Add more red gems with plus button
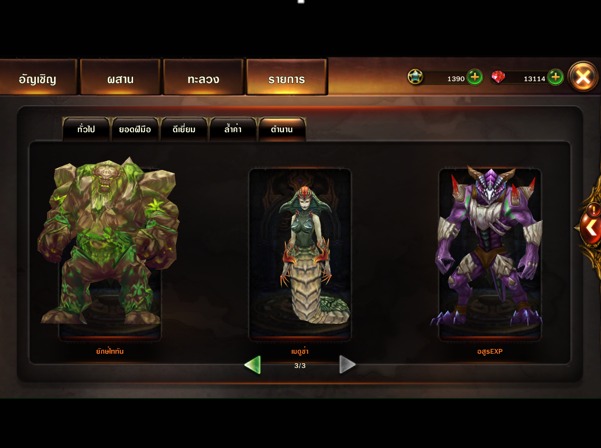The width and height of the screenshot is (601, 448). [x=555, y=78]
